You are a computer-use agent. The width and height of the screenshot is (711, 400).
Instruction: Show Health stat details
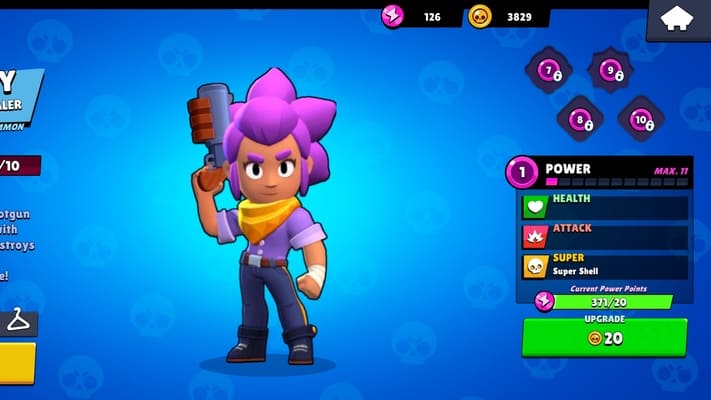[x=604, y=206]
